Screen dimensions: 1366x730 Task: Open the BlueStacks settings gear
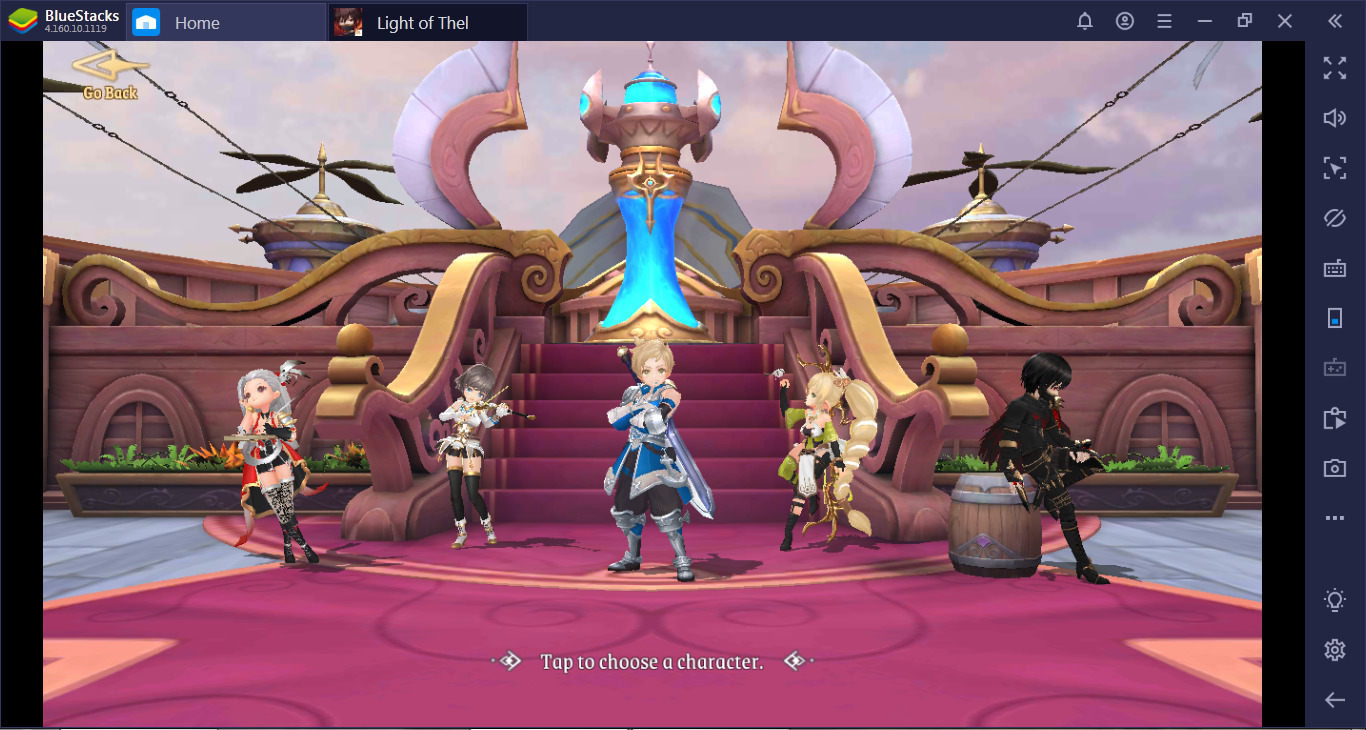[x=1334, y=650]
